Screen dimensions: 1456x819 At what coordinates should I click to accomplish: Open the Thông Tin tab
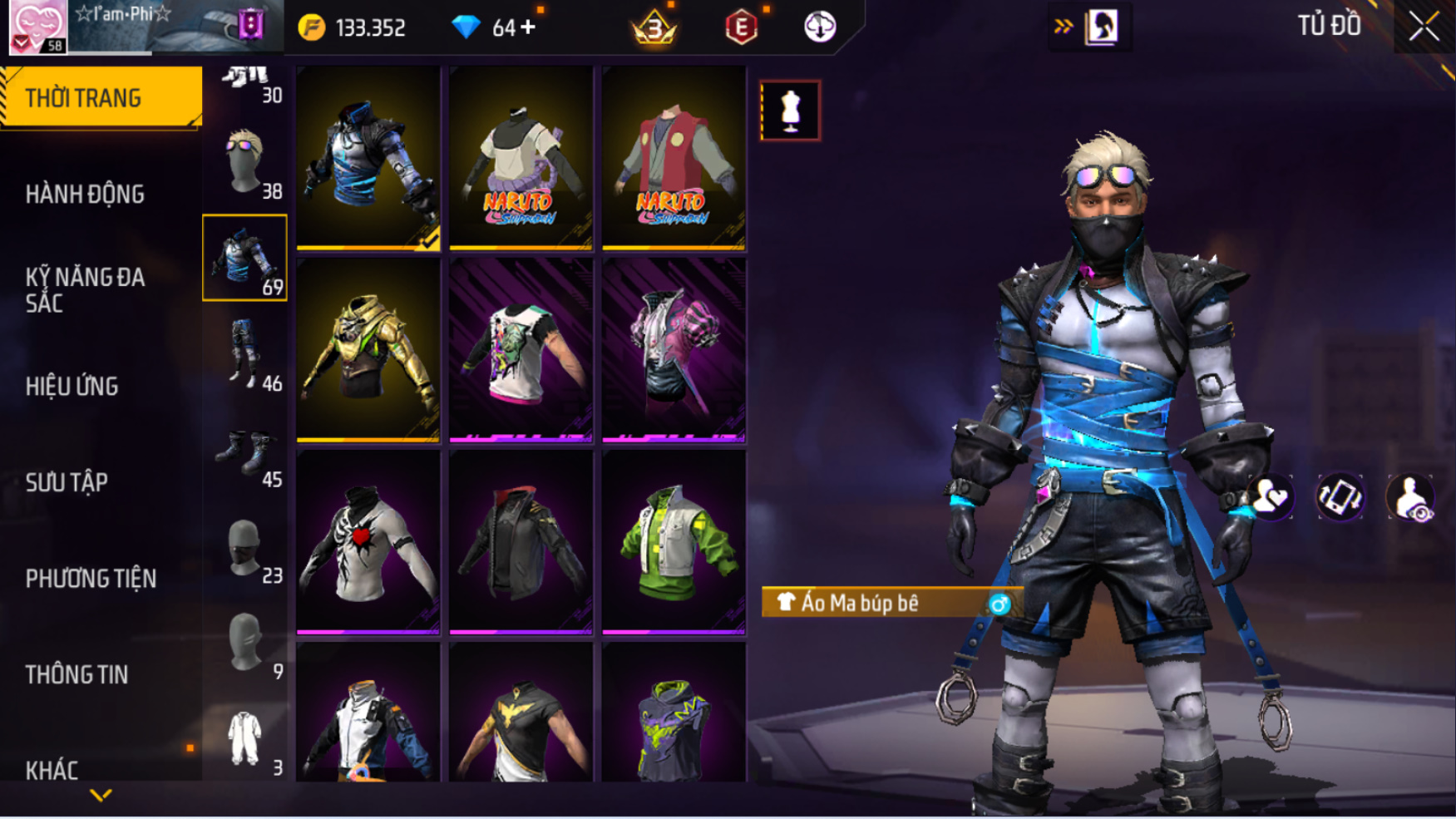tap(77, 674)
